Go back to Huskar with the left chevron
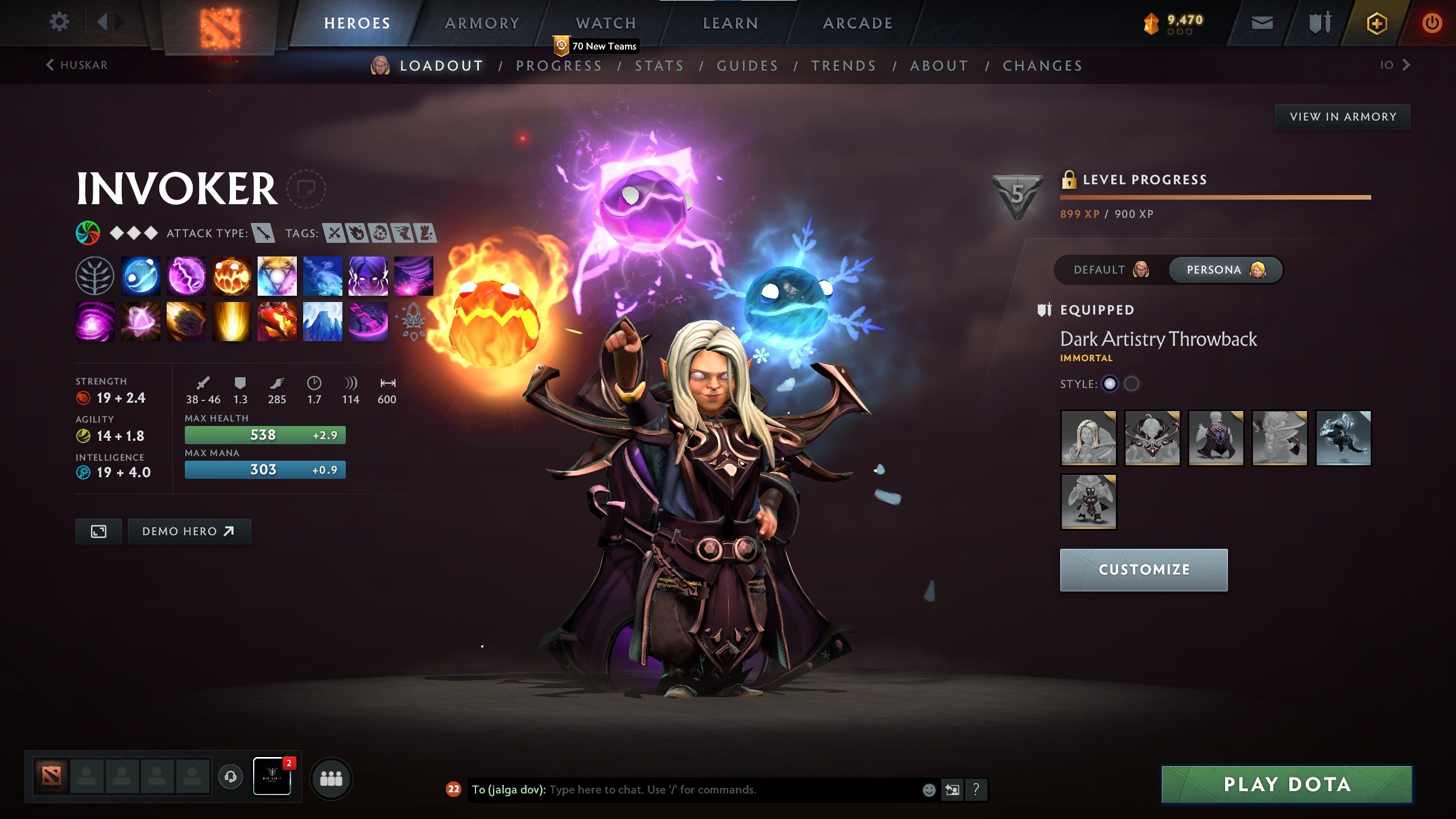The image size is (1456, 819). (x=50, y=65)
